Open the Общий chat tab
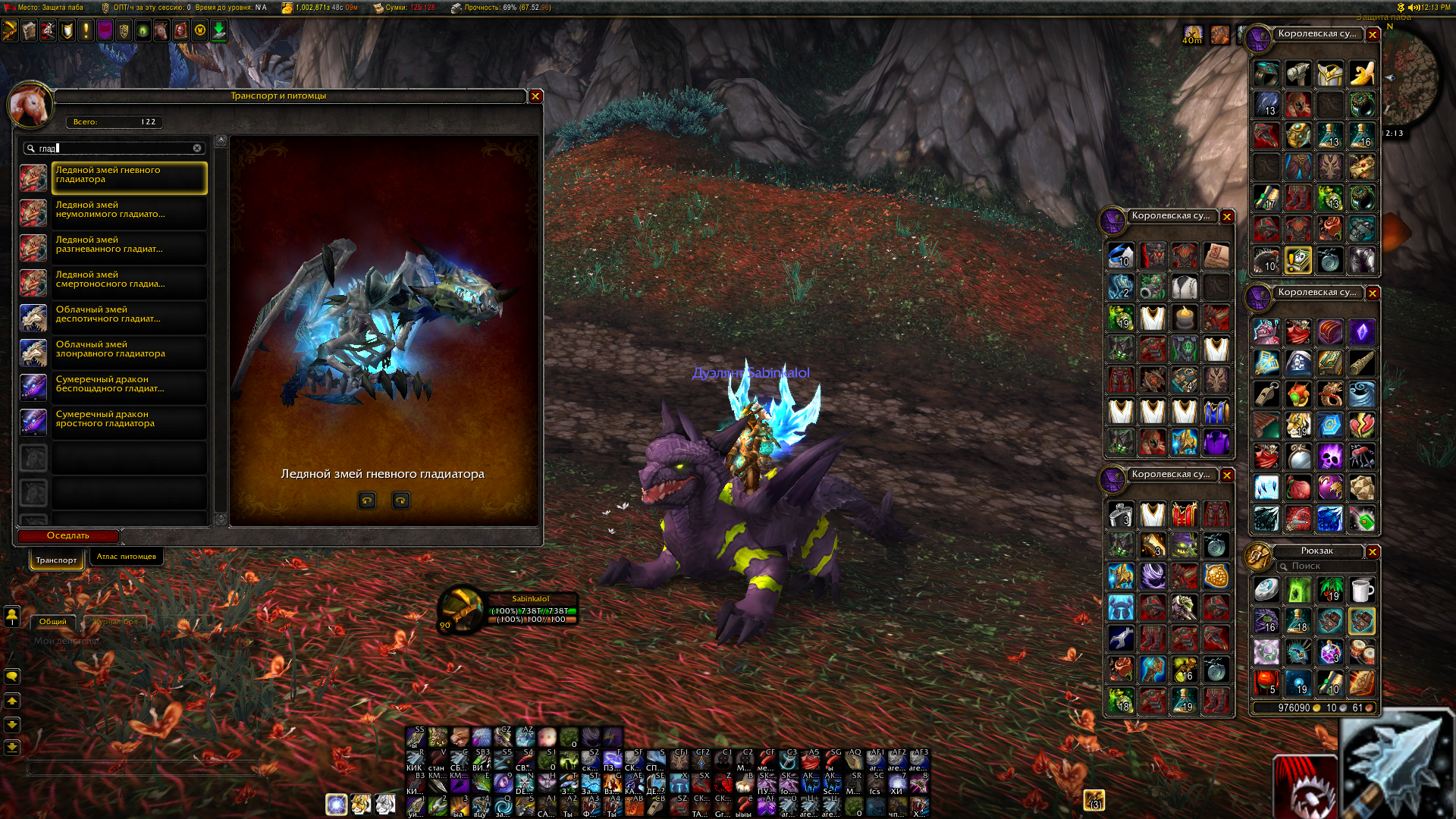The image size is (1456, 819). coord(53,622)
